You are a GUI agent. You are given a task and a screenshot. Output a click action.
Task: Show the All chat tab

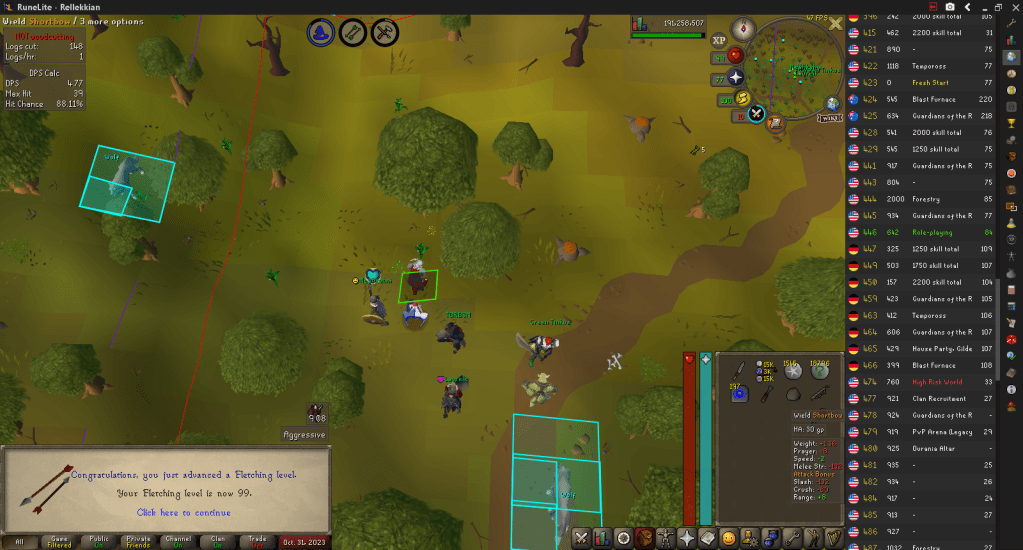tap(20, 541)
